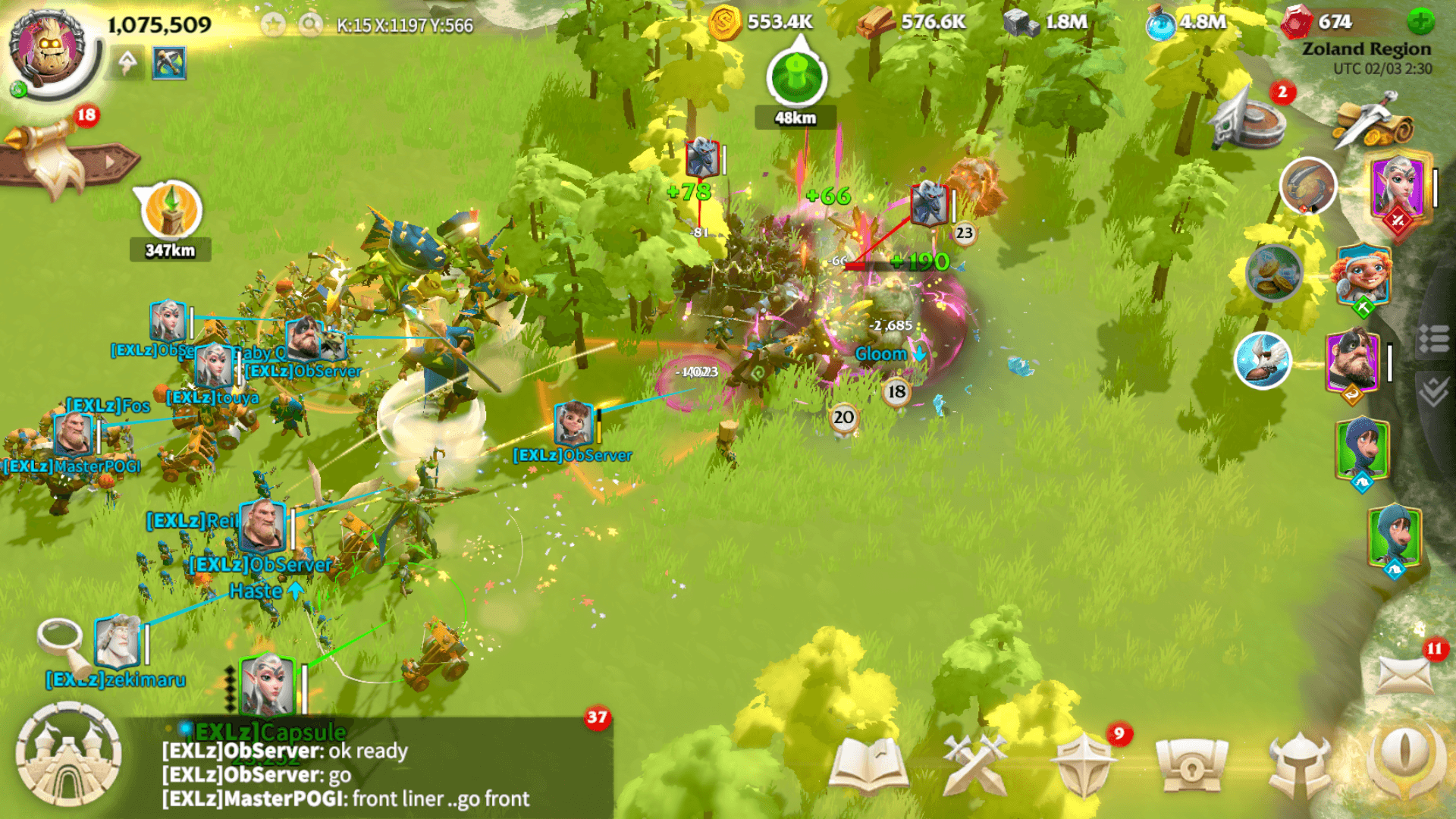
Task: Open the horned helmet hero menu
Action: click(x=1300, y=766)
